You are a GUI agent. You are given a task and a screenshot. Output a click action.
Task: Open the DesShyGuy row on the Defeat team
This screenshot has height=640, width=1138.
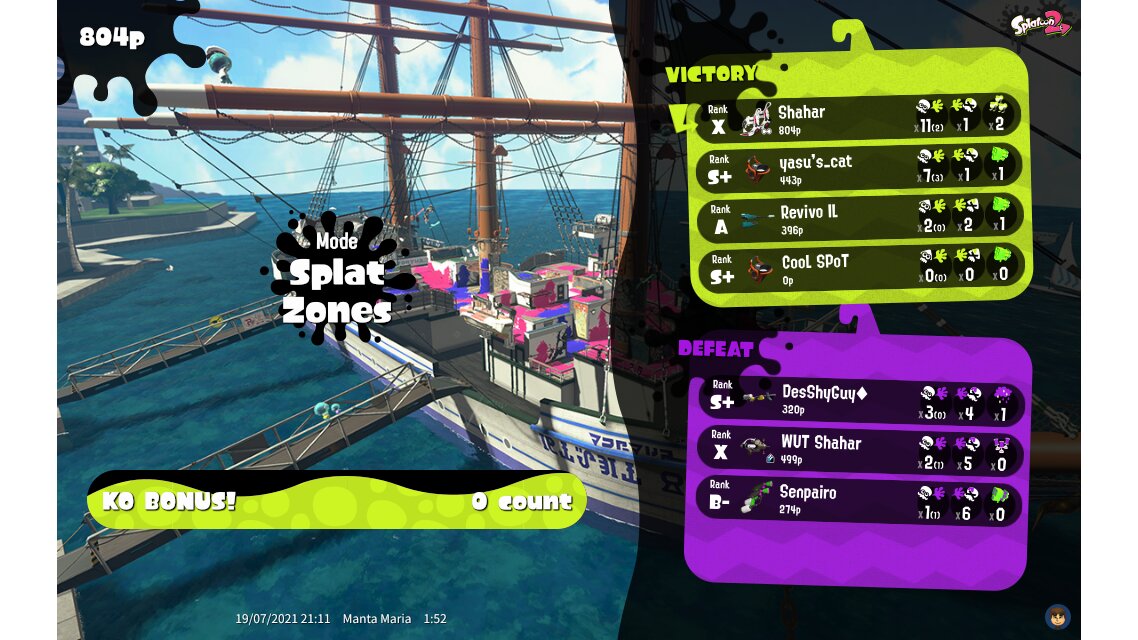(x=858, y=400)
